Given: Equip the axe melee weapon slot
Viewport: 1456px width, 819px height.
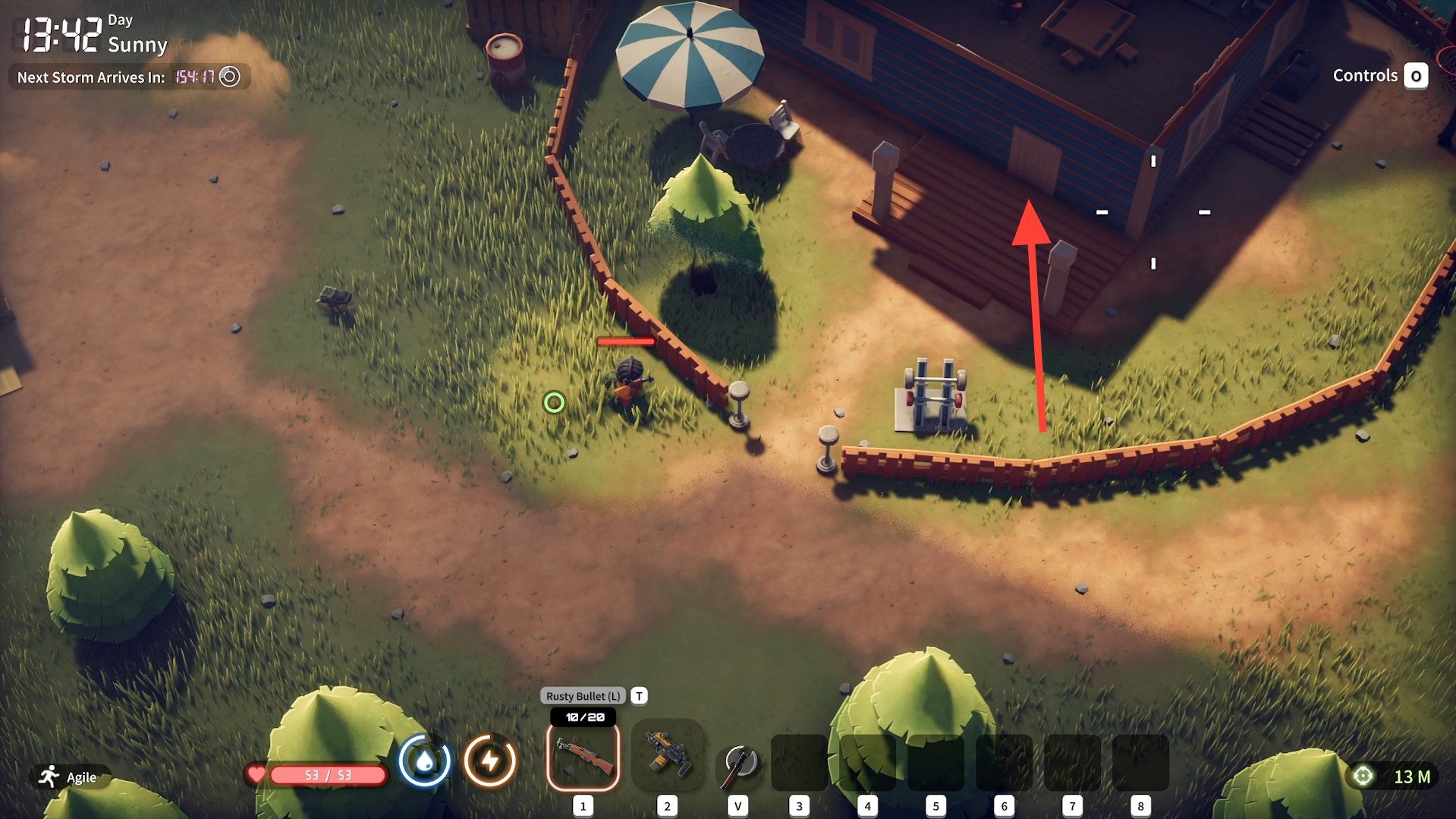Looking at the screenshot, I should point(737,763).
